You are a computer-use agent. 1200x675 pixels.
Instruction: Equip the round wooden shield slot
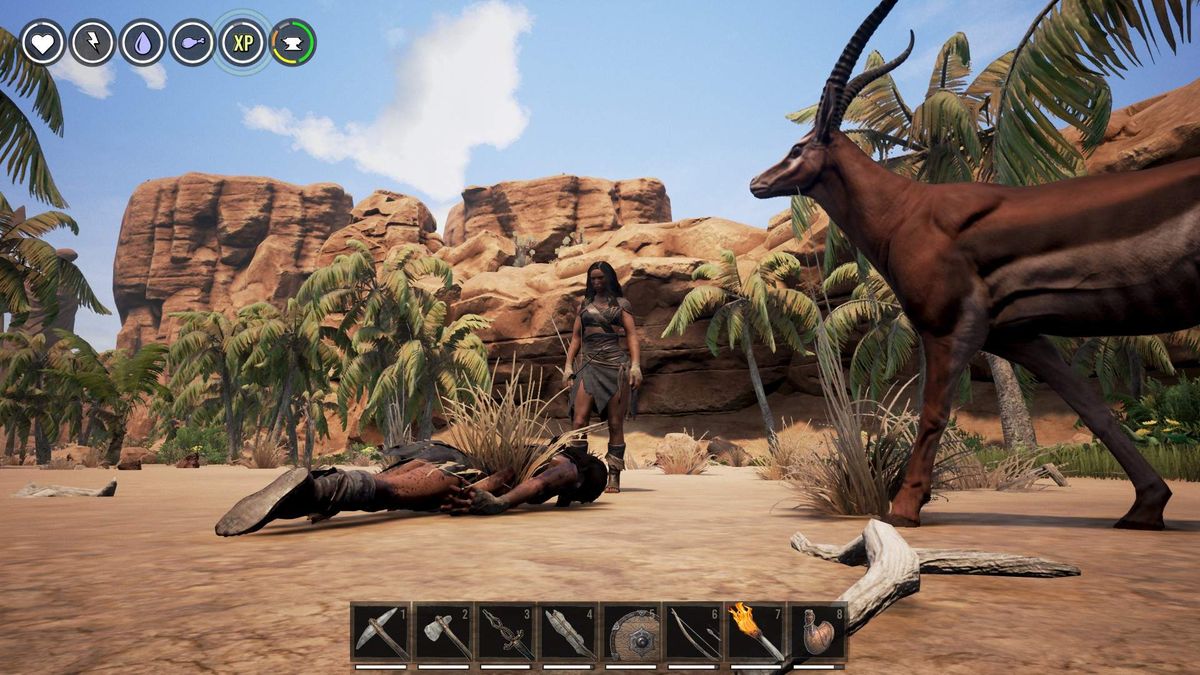631,633
